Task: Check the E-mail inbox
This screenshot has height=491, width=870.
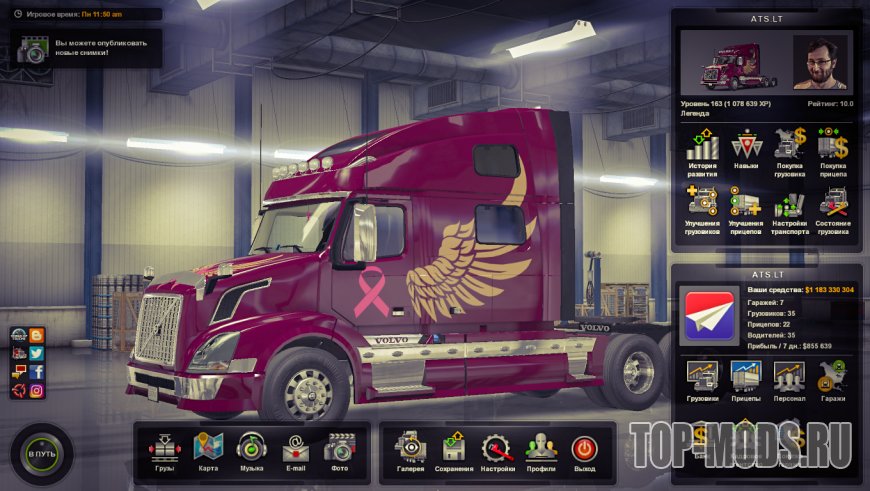Action: point(295,448)
